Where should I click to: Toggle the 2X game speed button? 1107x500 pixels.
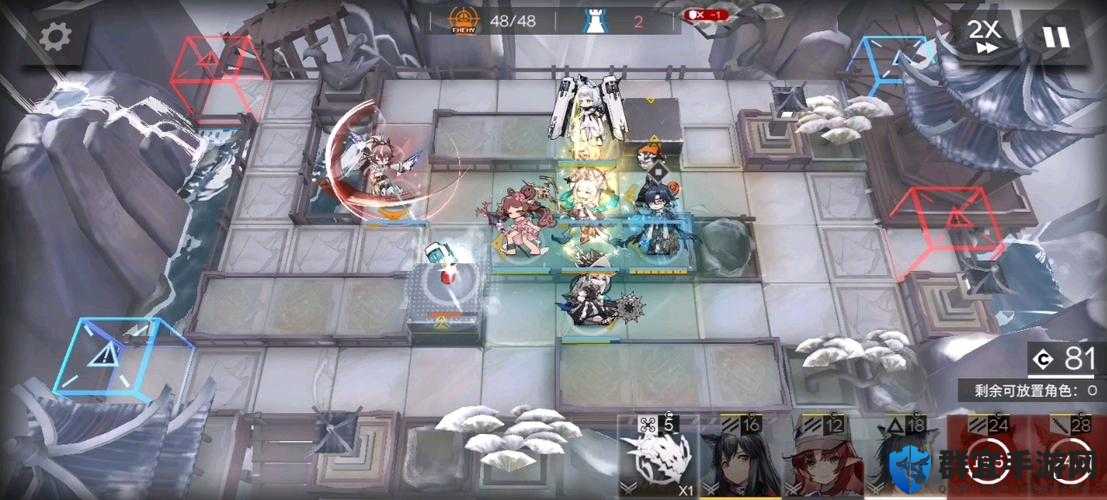coord(984,37)
